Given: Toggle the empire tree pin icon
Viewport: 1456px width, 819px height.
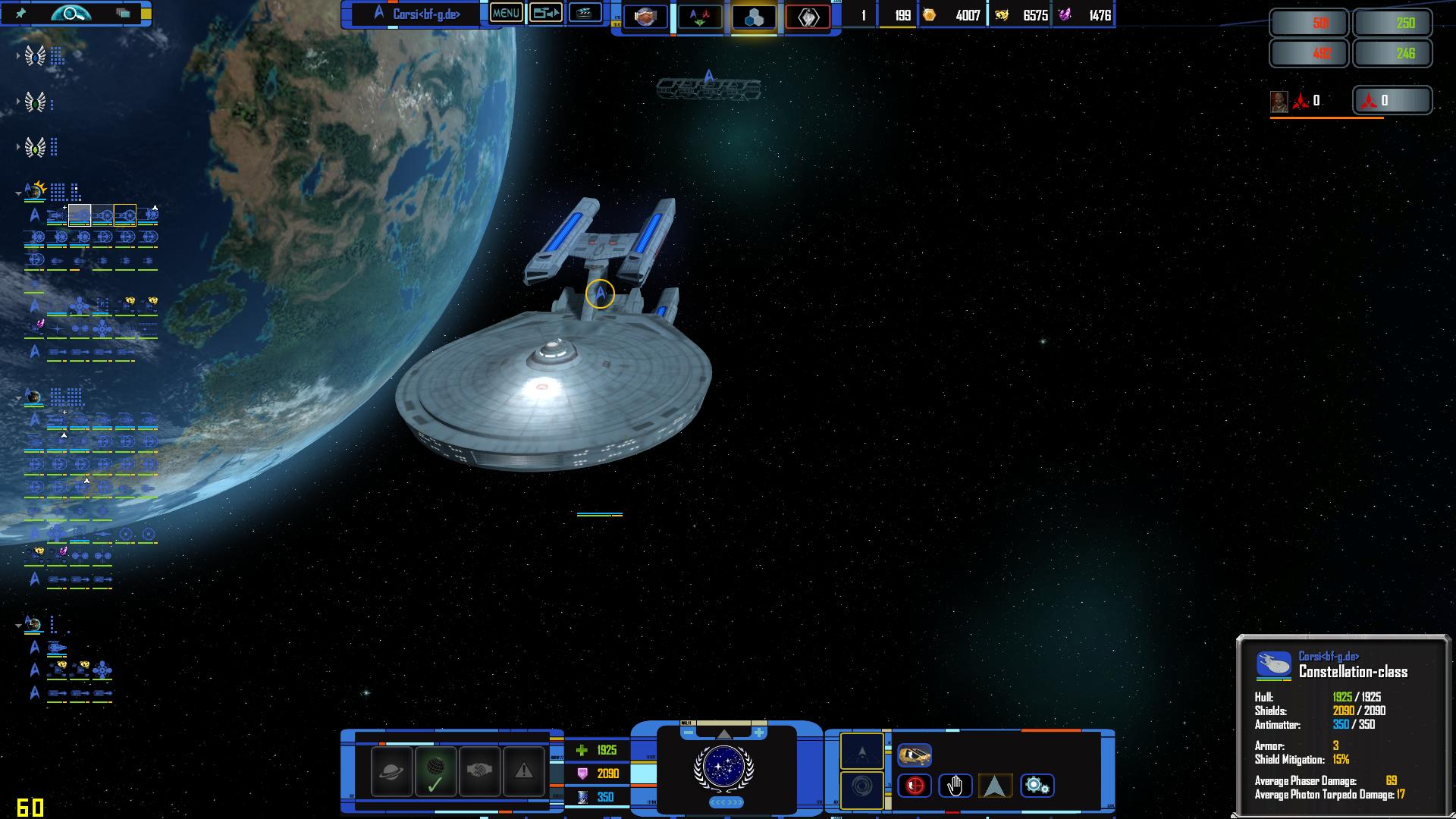Looking at the screenshot, I should point(21,14).
